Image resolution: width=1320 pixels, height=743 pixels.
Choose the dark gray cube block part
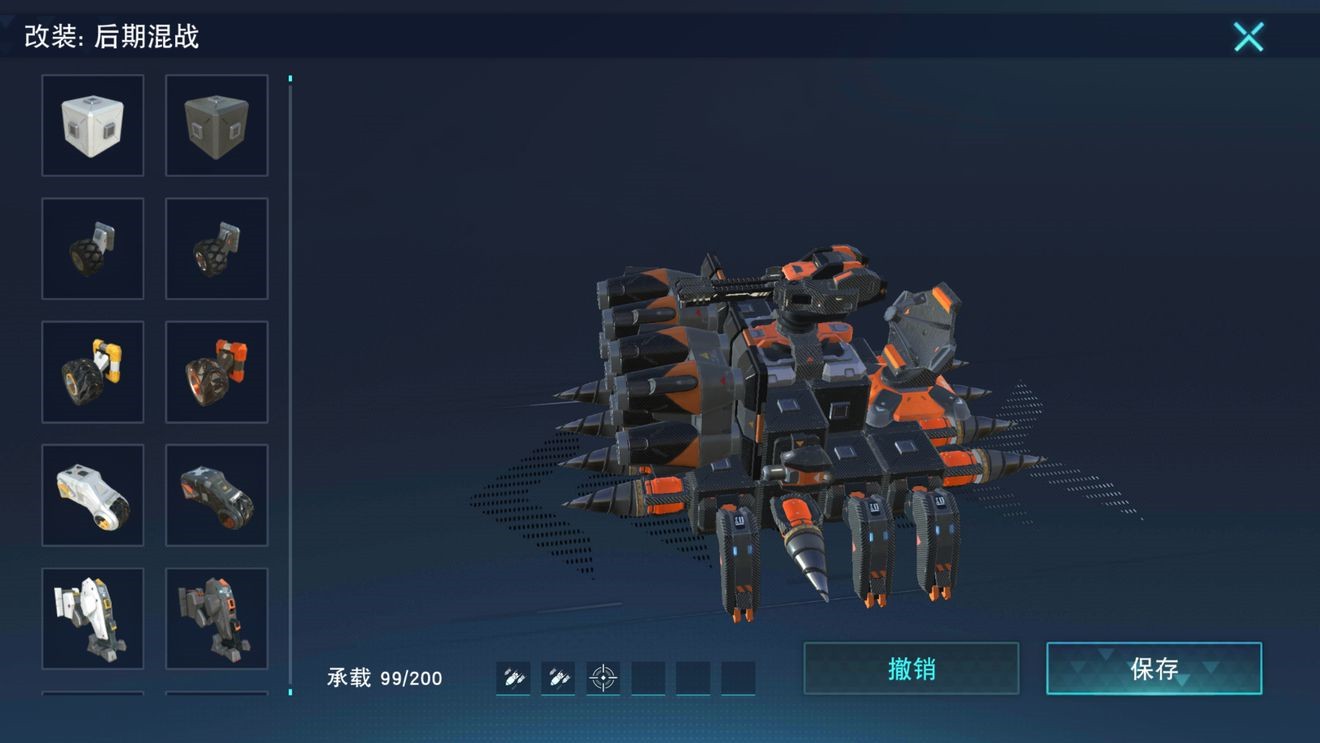click(x=216, y=125)
